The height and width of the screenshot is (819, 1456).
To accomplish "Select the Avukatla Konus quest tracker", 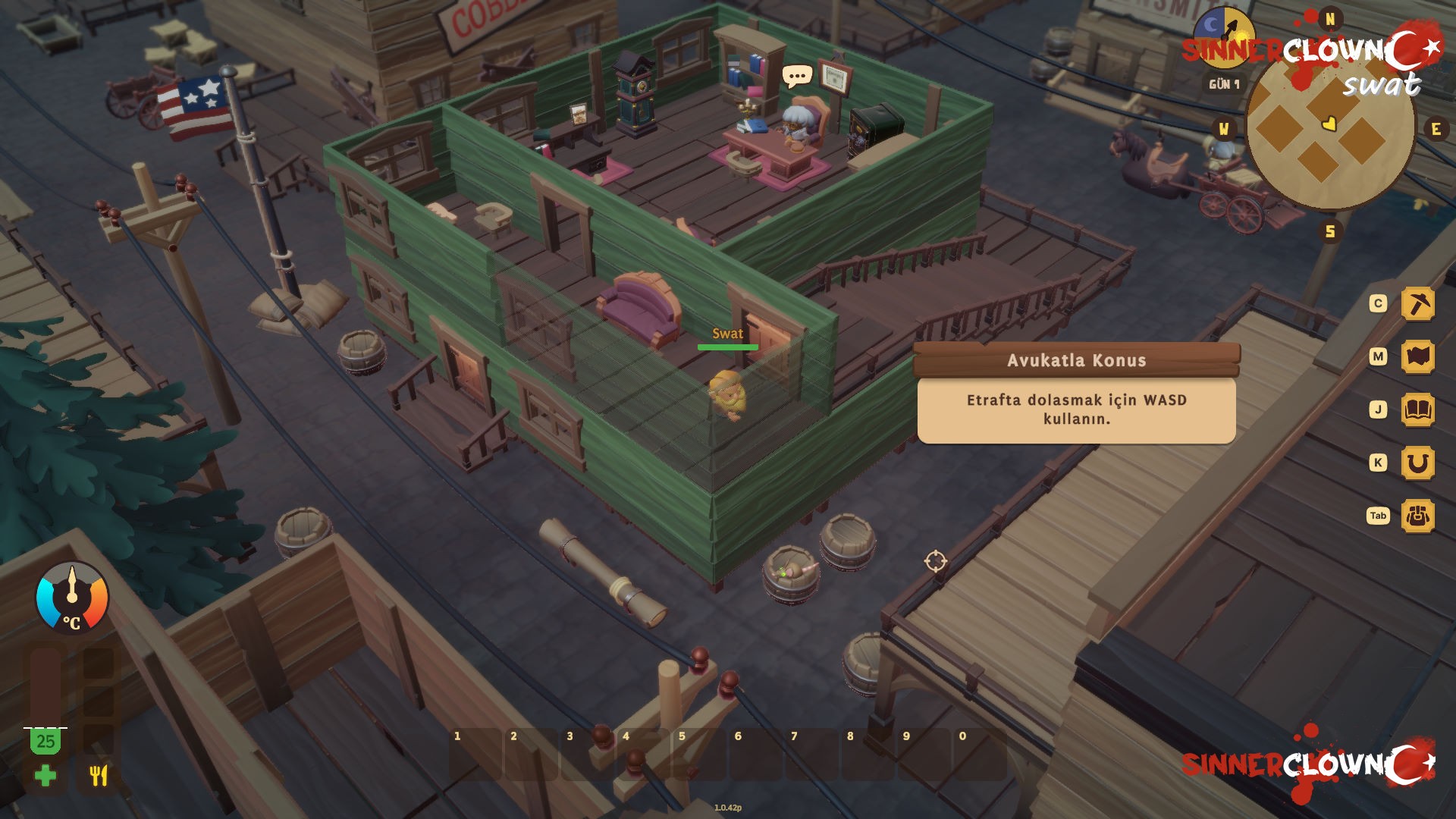I will (1076, 360).
